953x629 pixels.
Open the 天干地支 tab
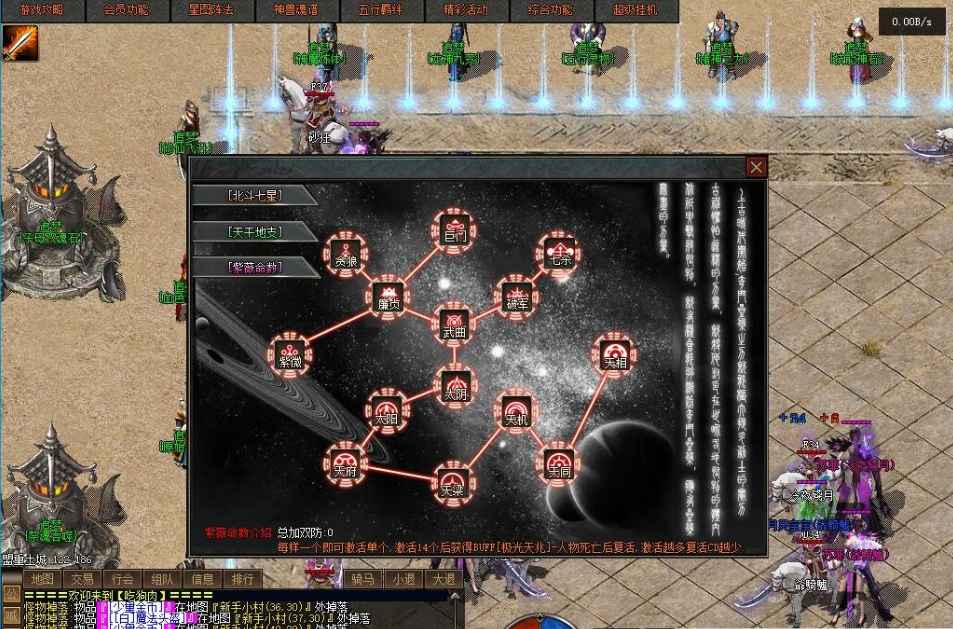pyautogui.click(x=254, y=232)
